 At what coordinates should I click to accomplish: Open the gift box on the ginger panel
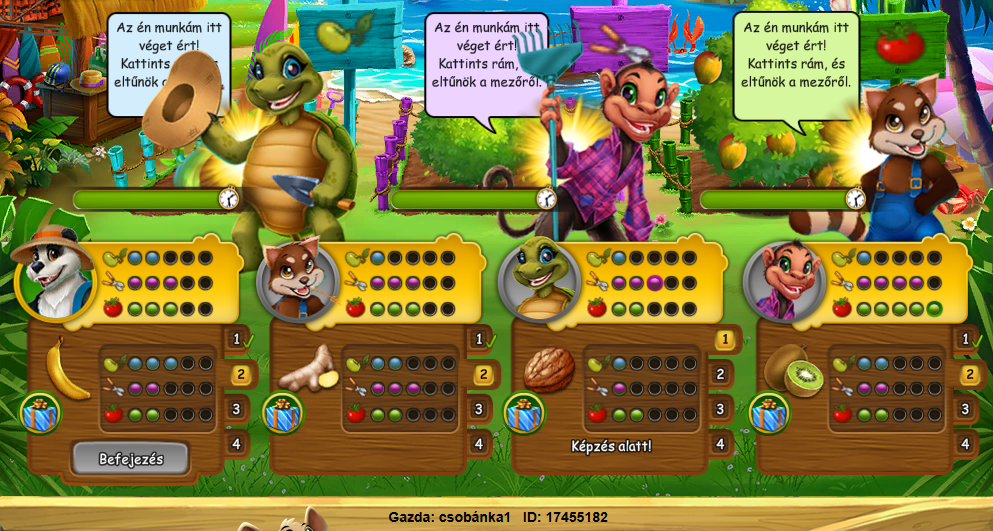(283, 413)
